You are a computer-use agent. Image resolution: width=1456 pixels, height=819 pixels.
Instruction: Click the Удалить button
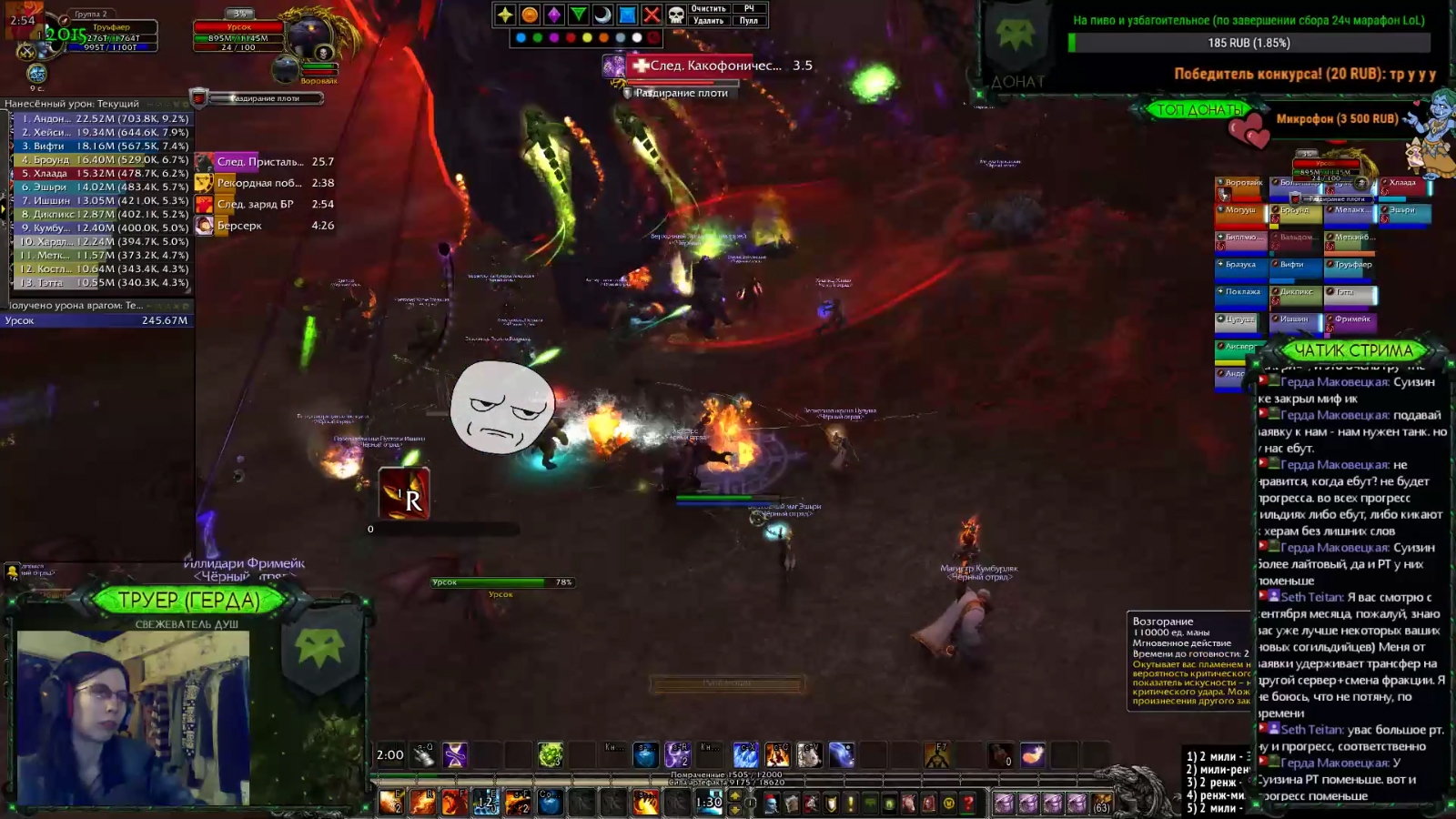709,21
